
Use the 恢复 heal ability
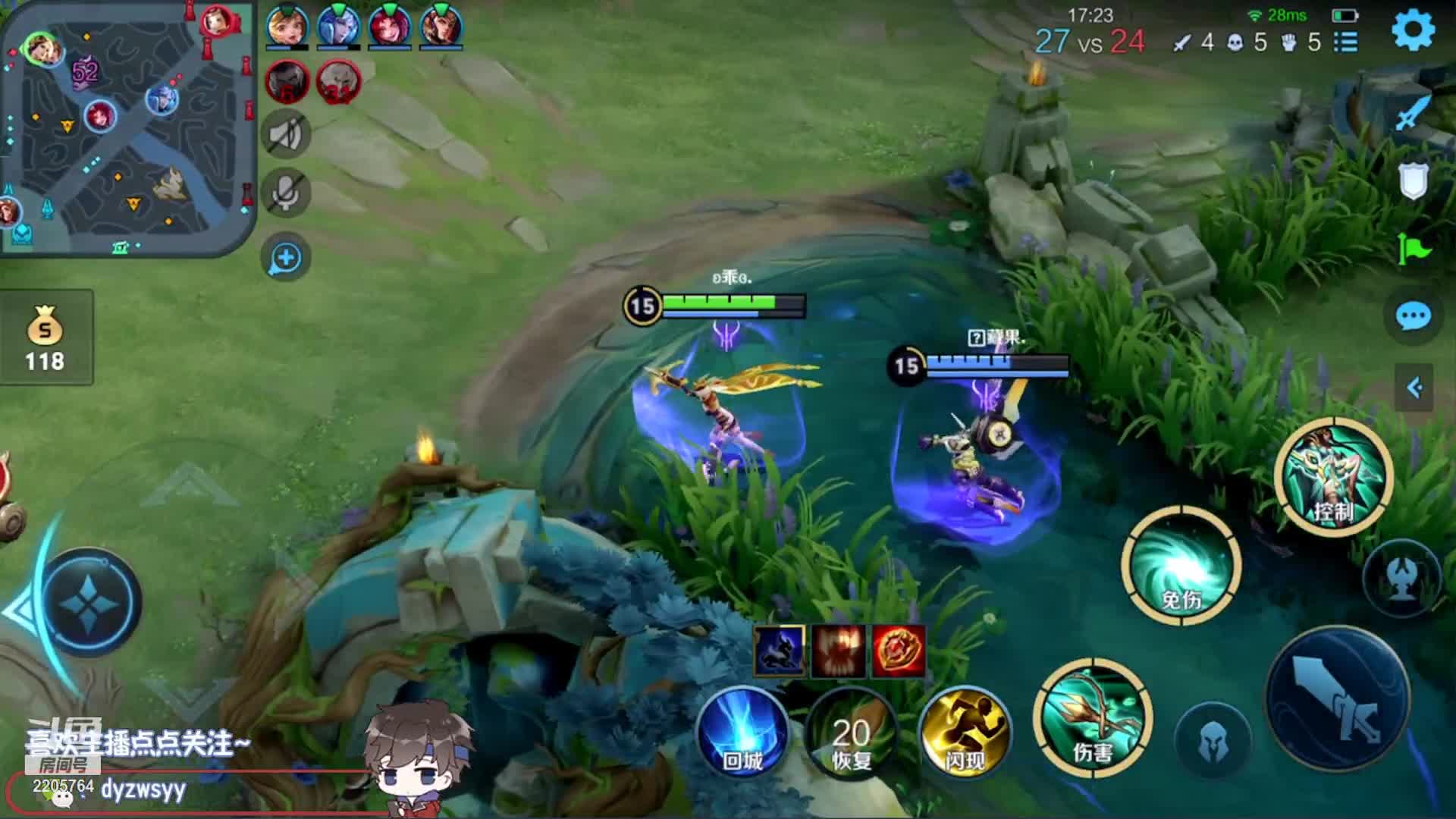click(851, 733)
